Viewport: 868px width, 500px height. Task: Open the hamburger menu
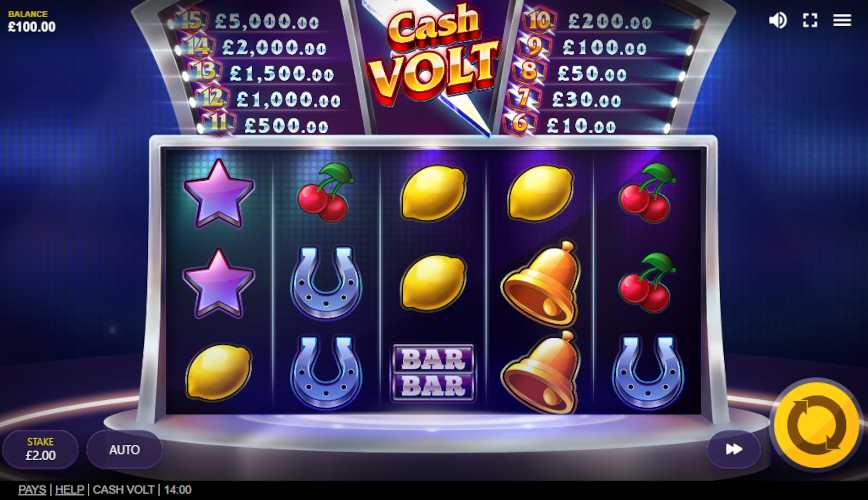click(x=842, y=20)
